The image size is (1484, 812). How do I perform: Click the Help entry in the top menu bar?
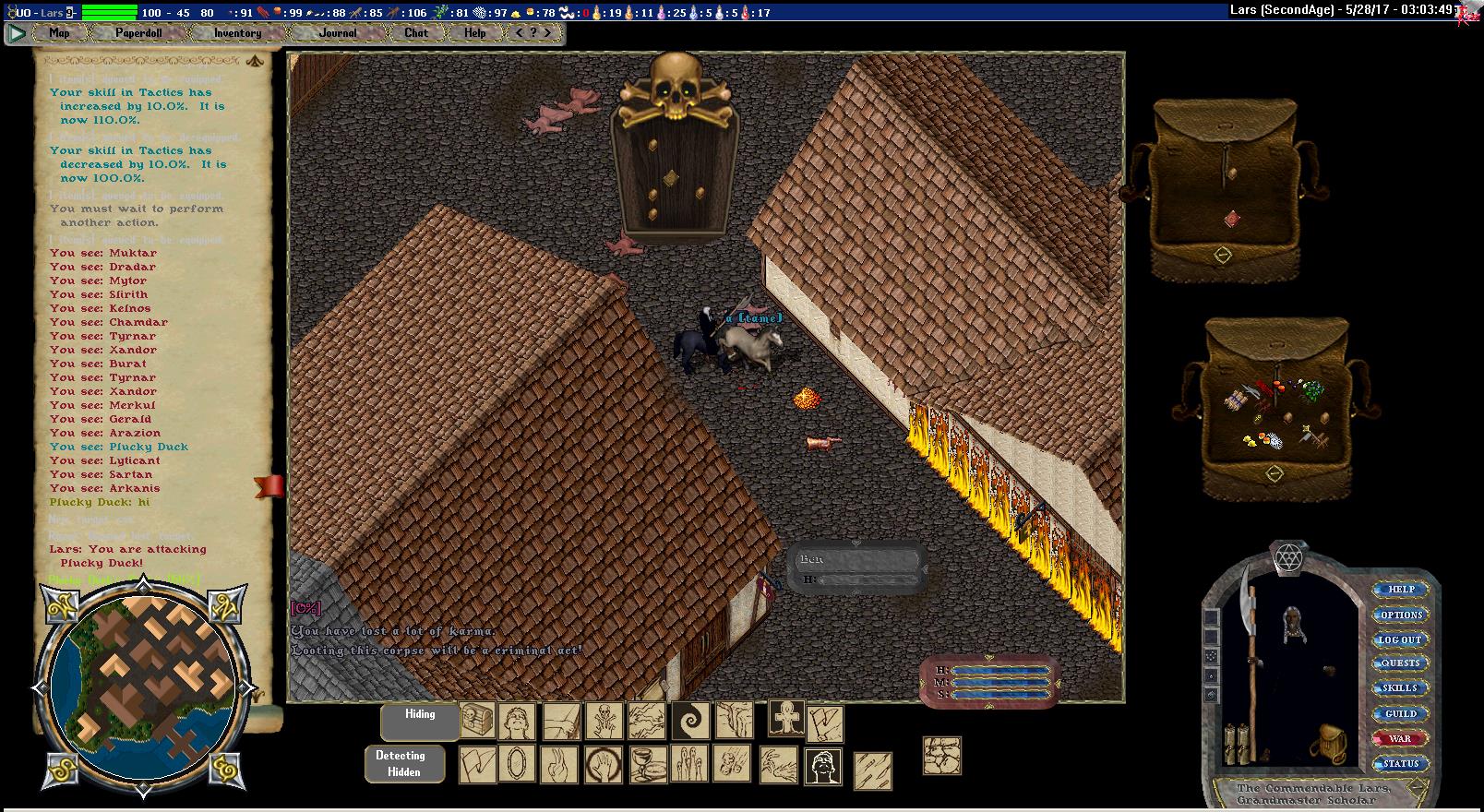[x=474, y=33]
